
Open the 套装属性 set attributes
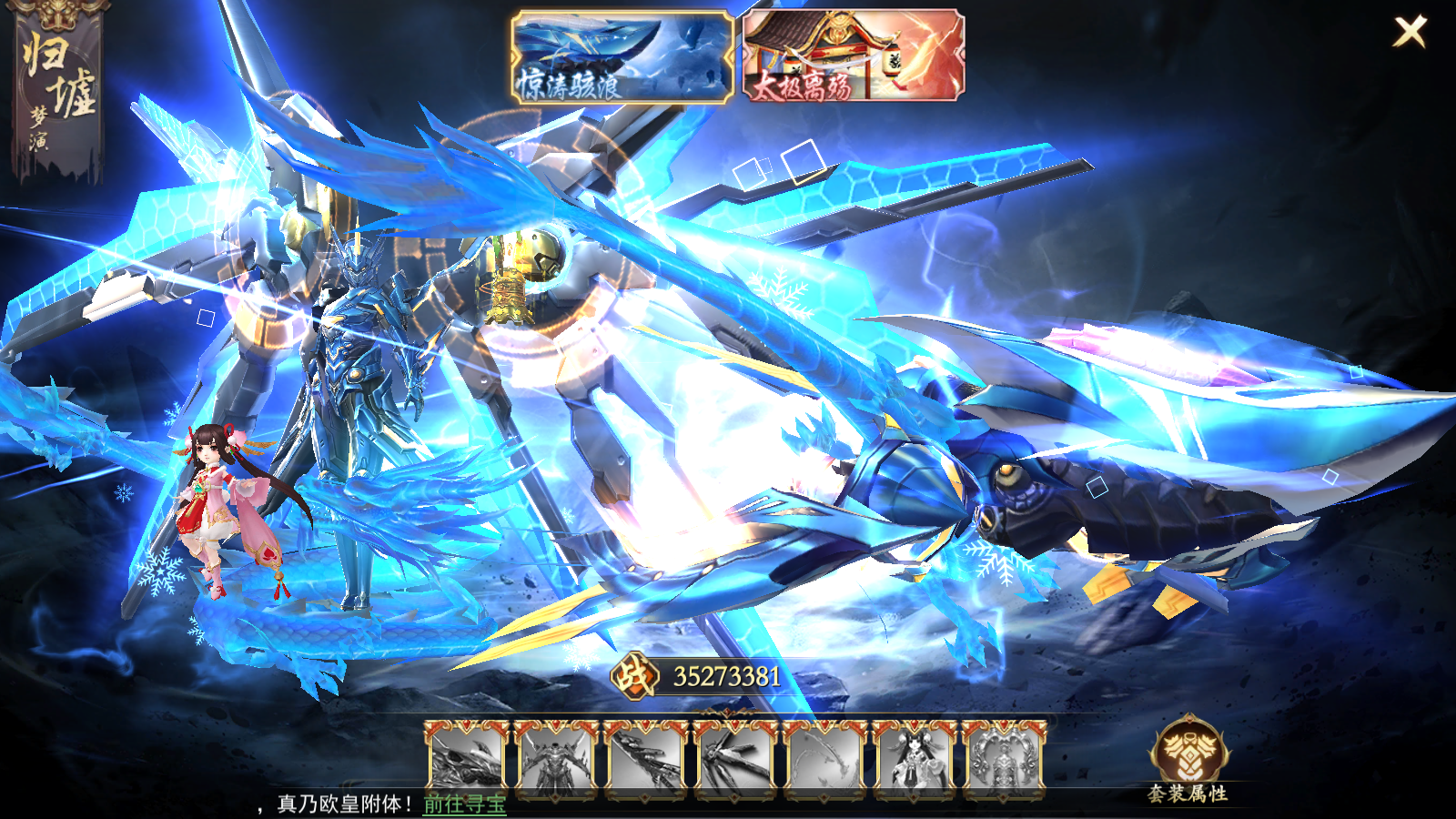click(x=1188, y=761)
